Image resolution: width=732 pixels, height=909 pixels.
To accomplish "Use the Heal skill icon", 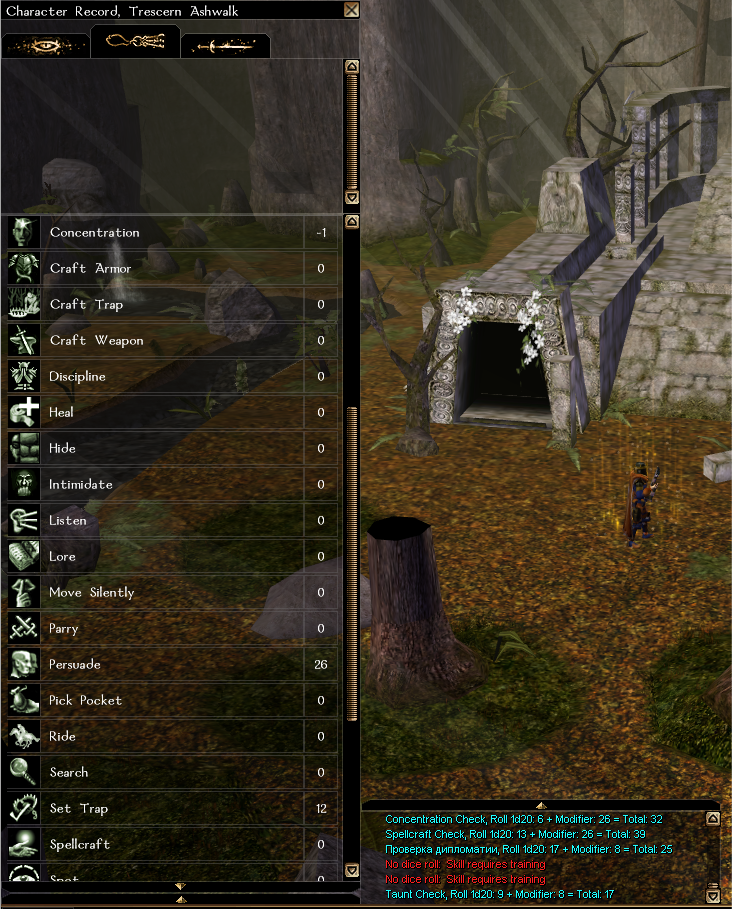I will pos(23,413).
